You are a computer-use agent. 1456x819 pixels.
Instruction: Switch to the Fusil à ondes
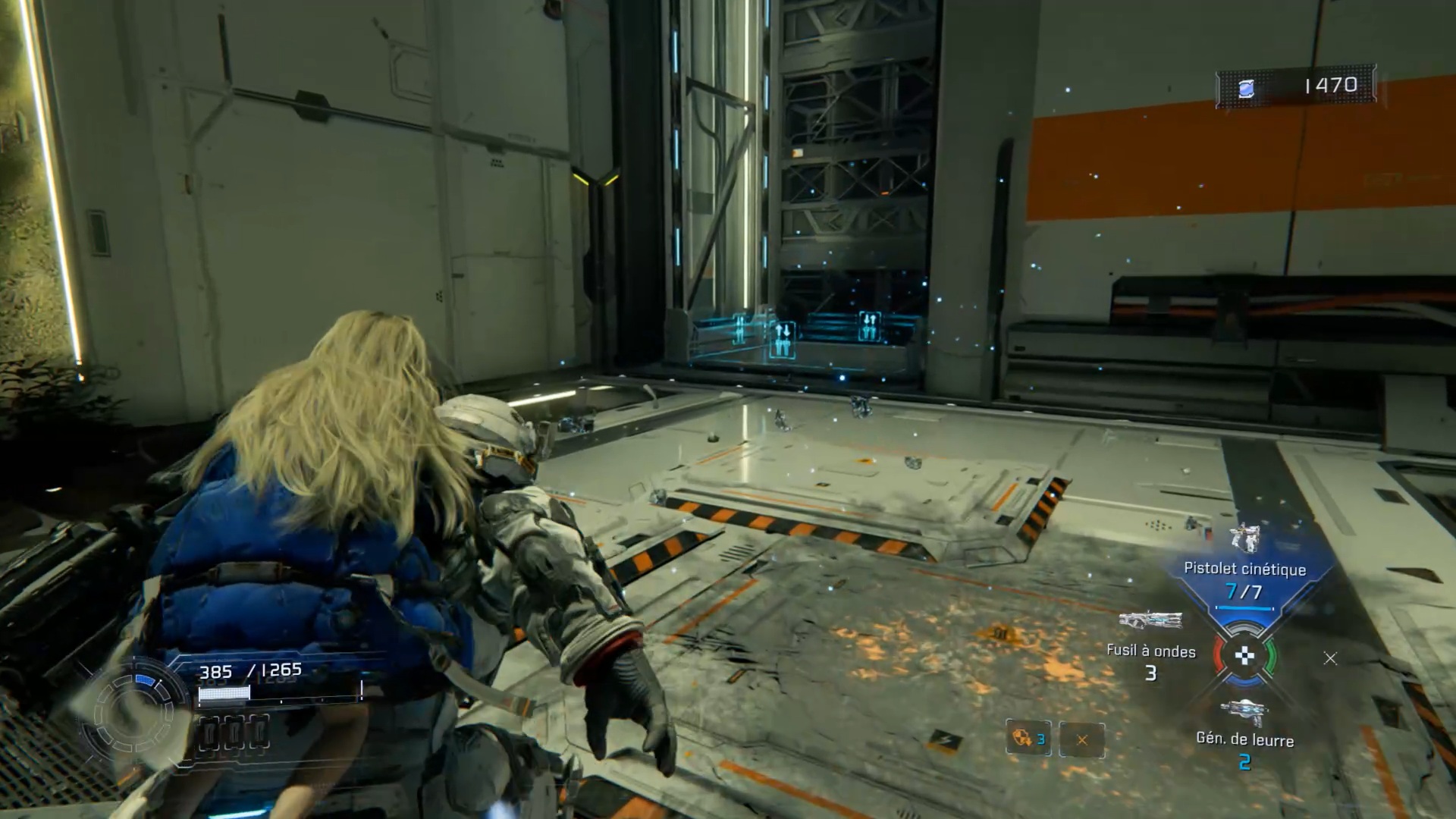[x=1150, y=621]
